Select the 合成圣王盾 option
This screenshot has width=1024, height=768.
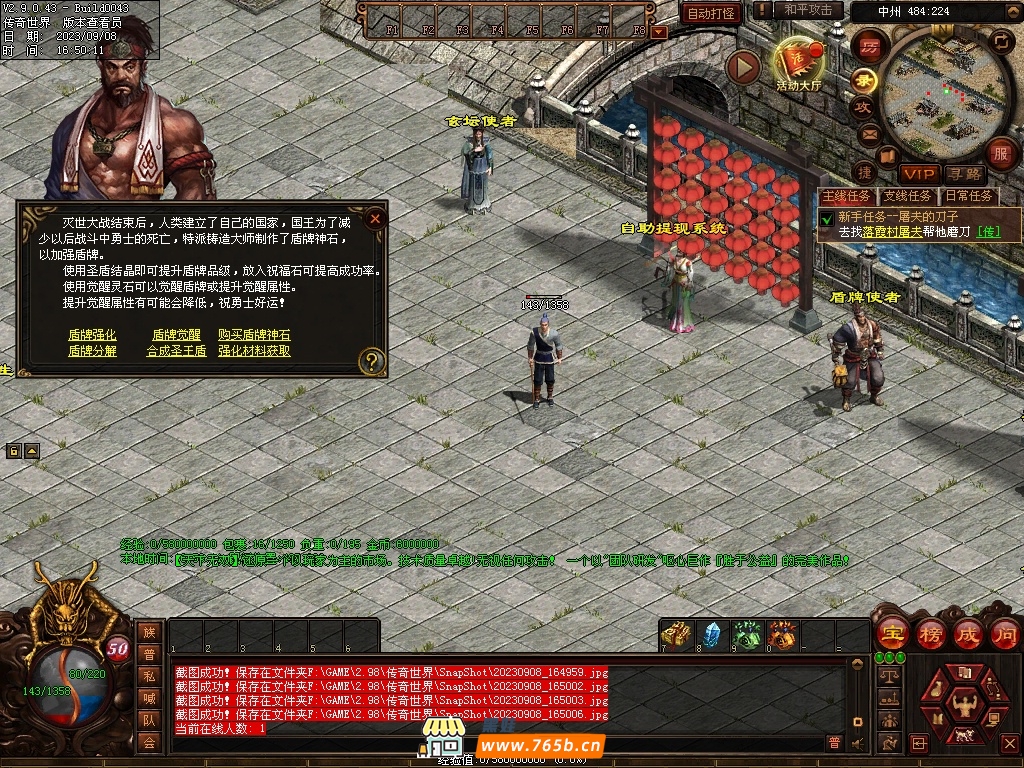[176, 351]
